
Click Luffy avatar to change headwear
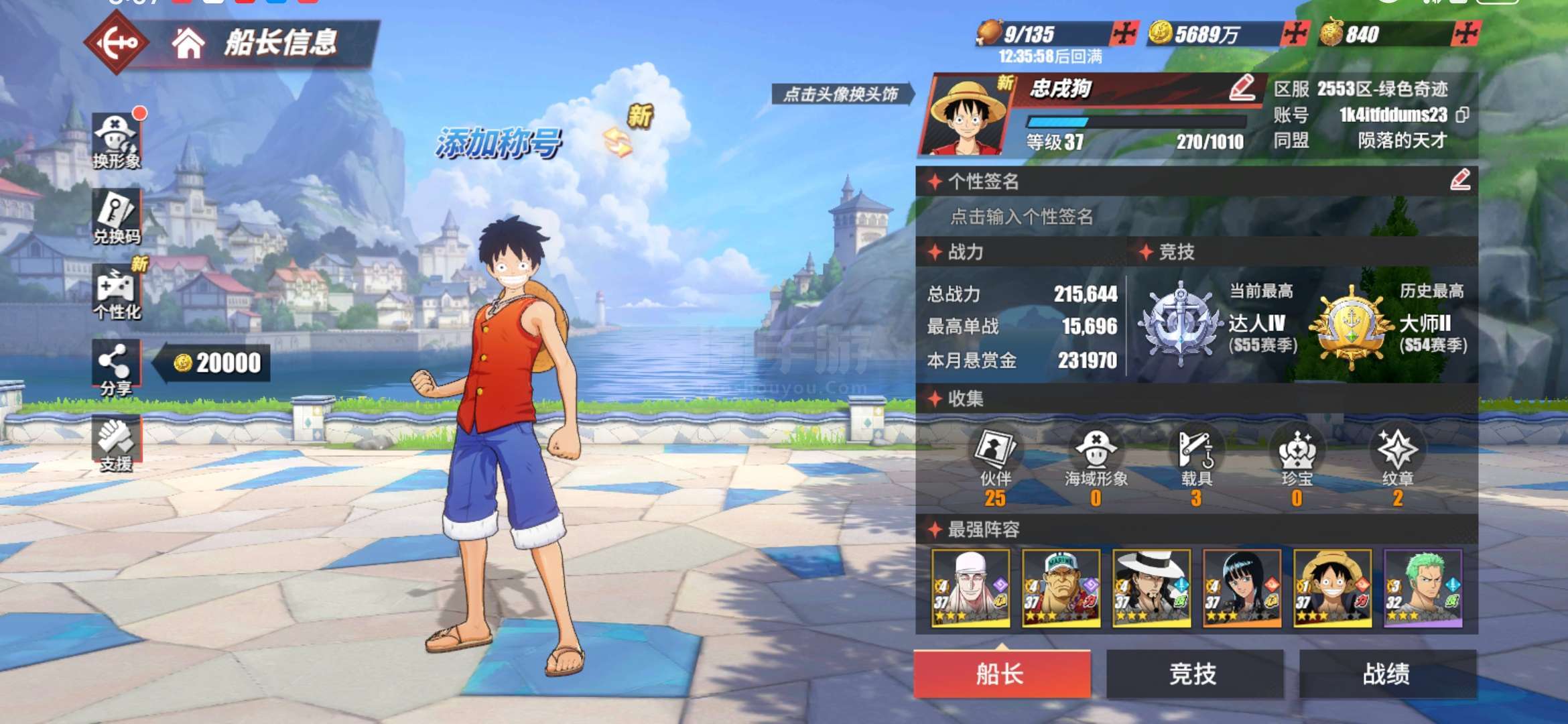[x=965, y=115]
